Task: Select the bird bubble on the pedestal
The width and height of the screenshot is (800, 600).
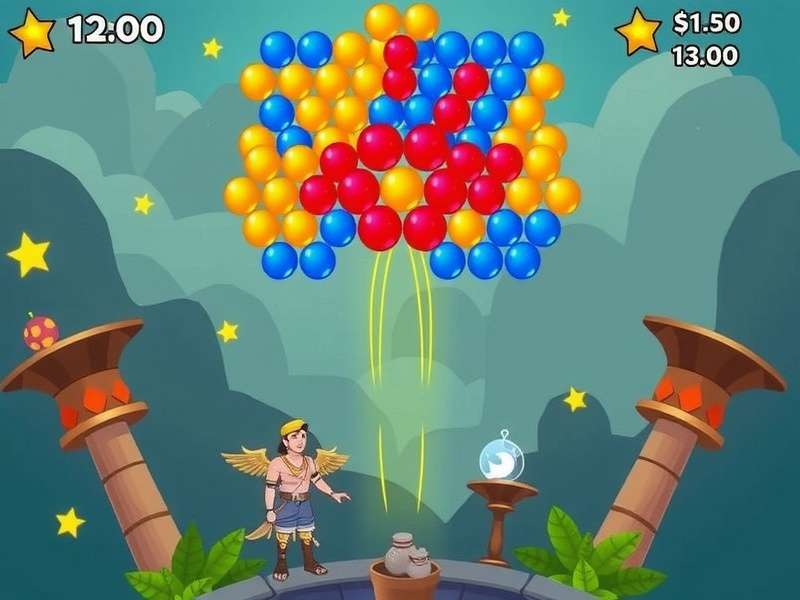Action: pyautogui.click(x=499, y=457)
